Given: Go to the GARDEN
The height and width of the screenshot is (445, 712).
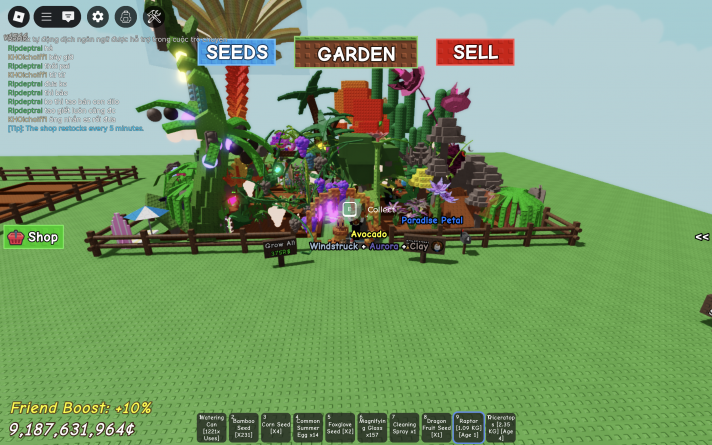Looking at the screenshot, I should (356, 54).
